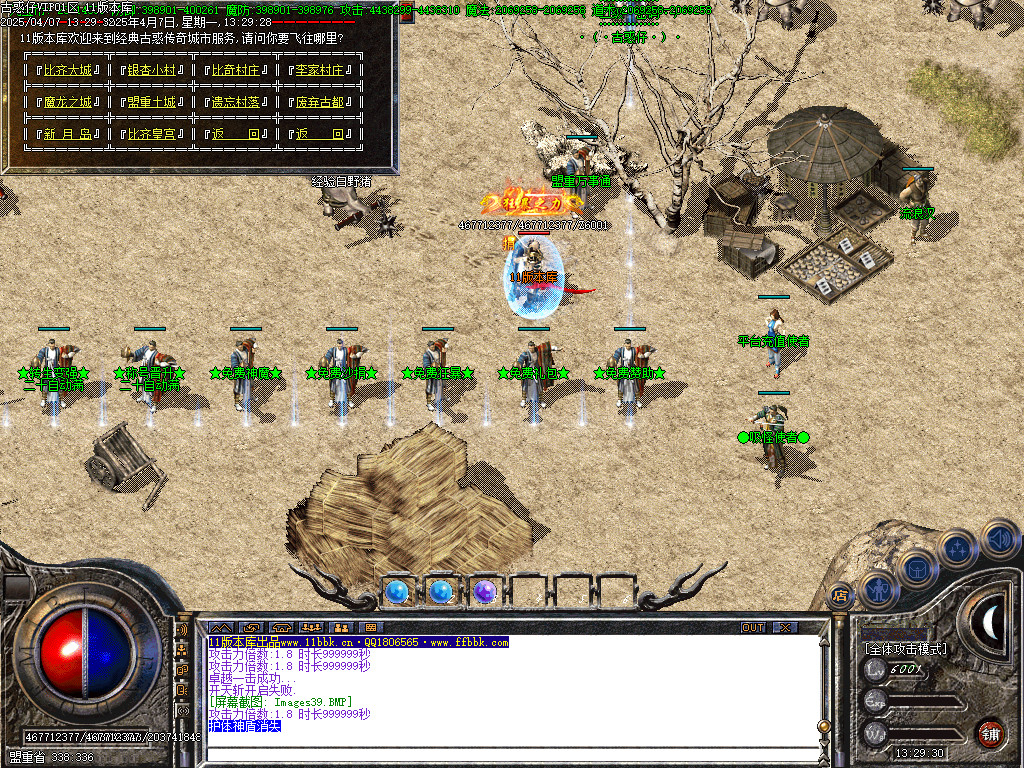This screenshot has width=1024, height=768.
Task: Pick 魔龙之城 from the city list
Action: (x=67, y=102)
